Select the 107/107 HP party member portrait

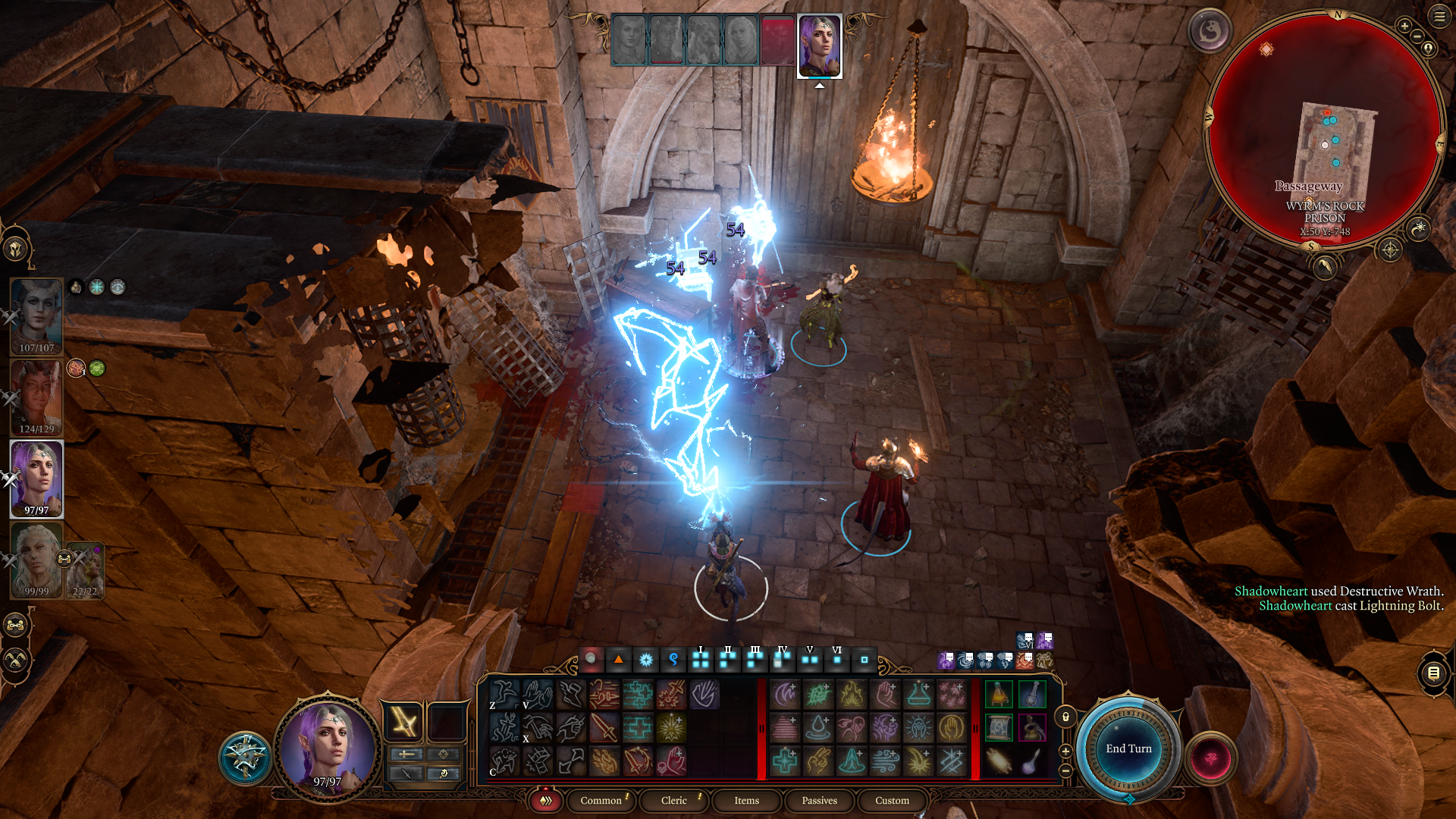point(36,316)
